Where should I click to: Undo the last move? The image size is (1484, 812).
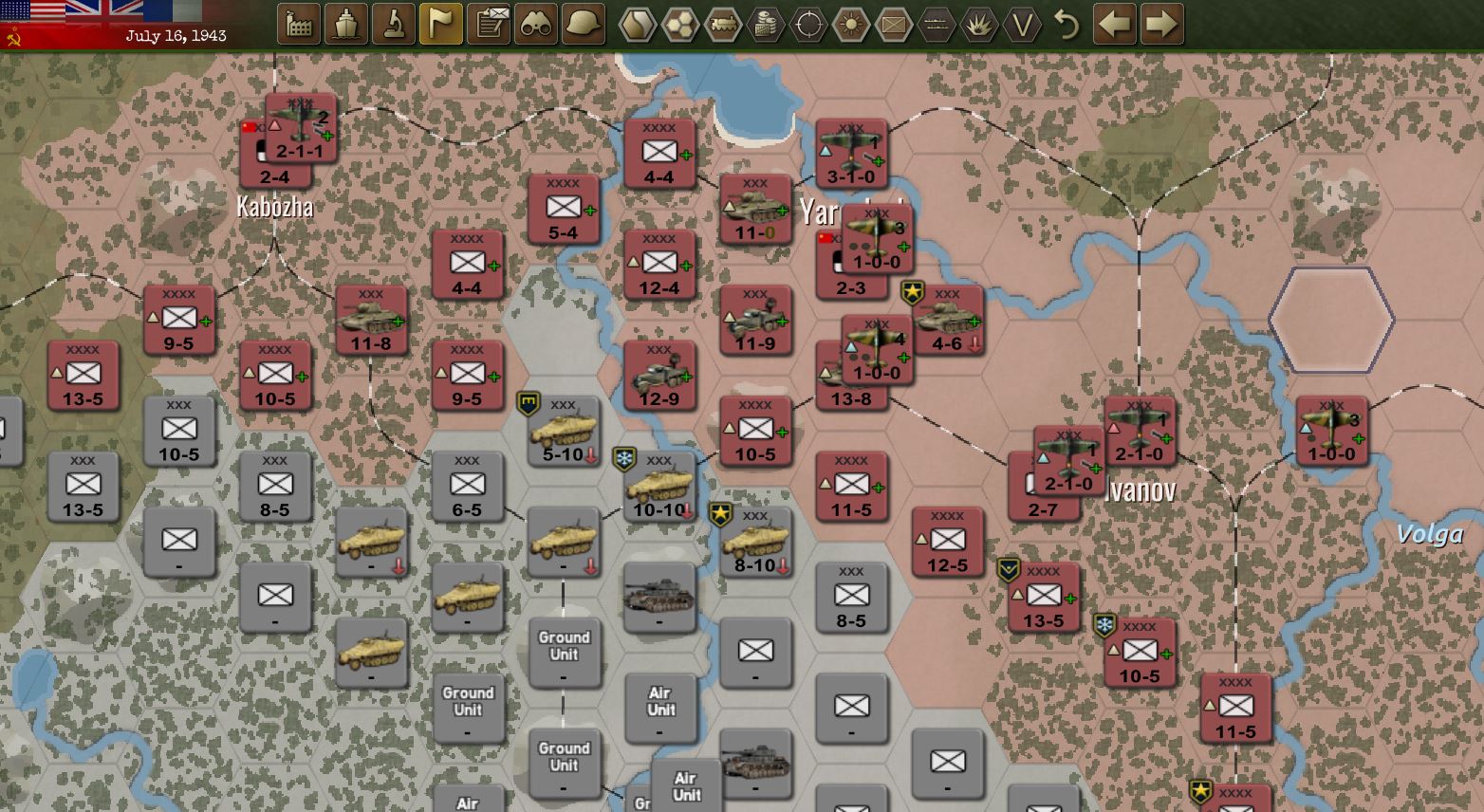(1067, 25)
